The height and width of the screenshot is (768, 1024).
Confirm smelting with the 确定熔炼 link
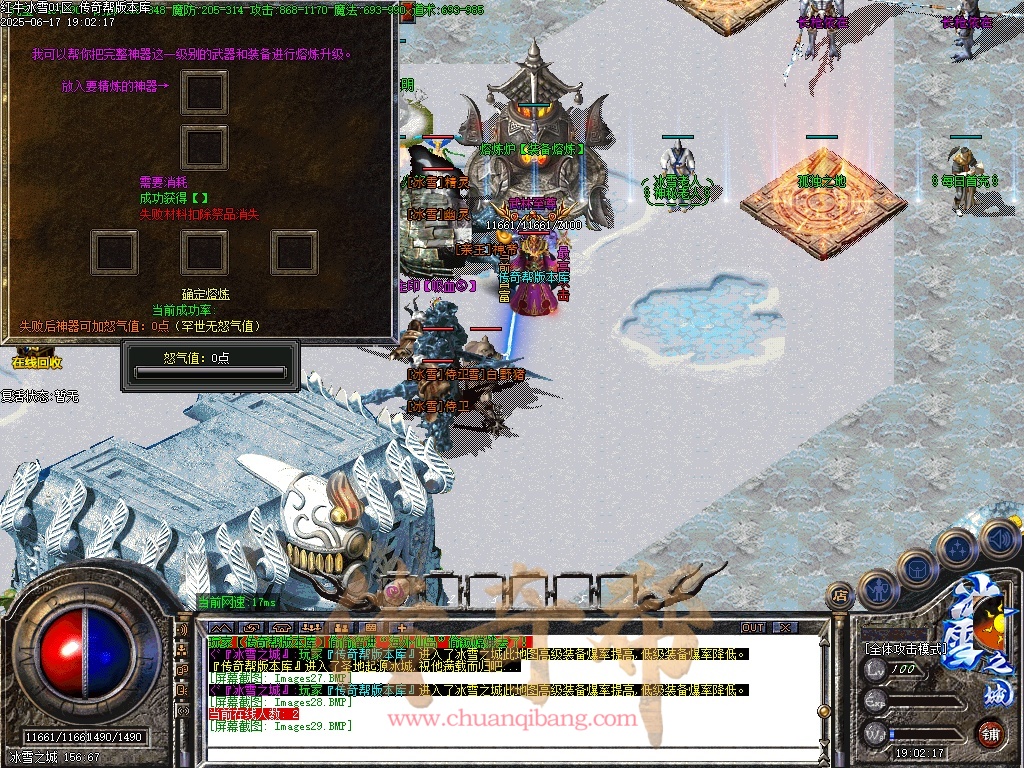[206, 294]
